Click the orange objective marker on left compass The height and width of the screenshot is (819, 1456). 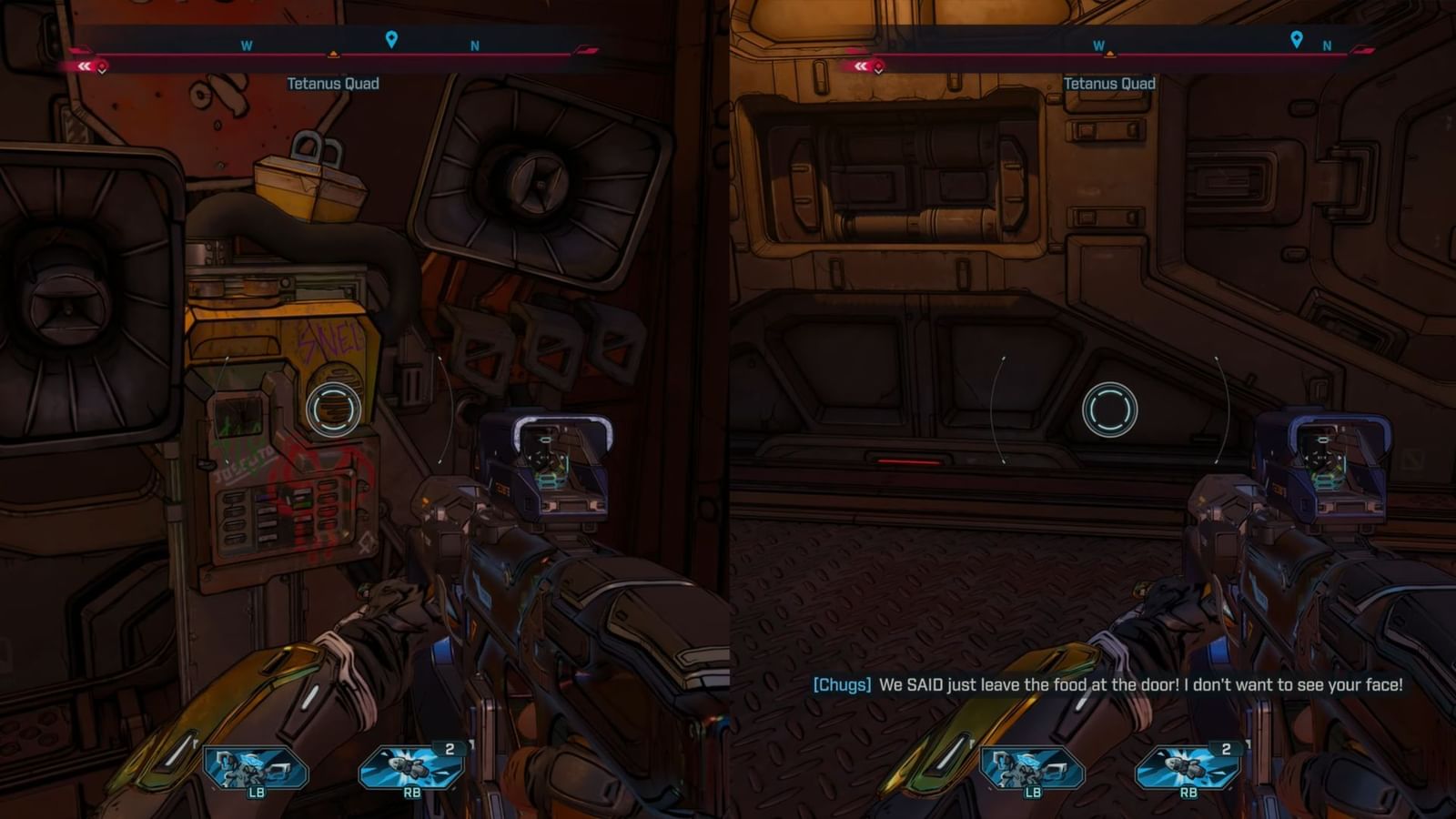(x=335, y=55)
